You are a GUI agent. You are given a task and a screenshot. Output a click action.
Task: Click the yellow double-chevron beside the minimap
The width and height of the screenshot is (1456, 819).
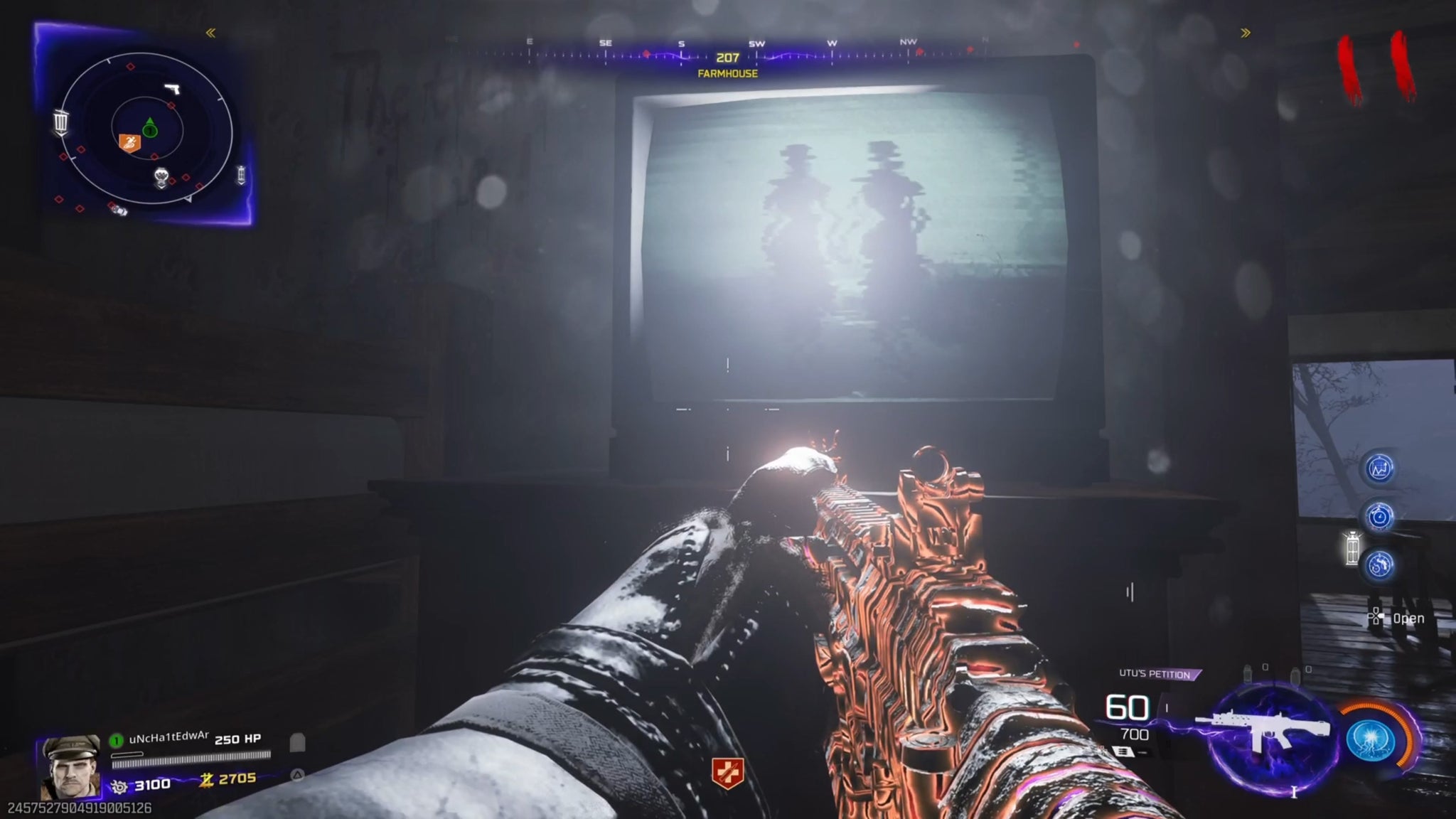click(x=210, y=33)
